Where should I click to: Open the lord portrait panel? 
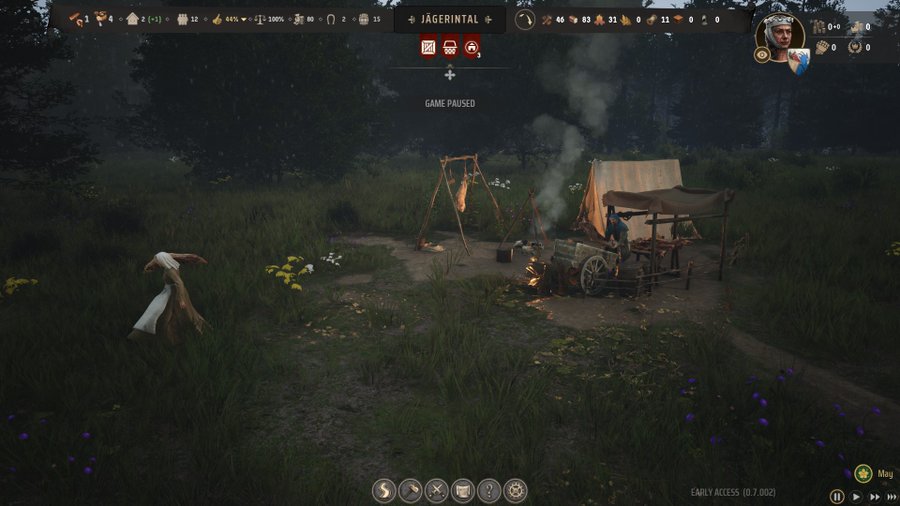(x=781, y=36)
